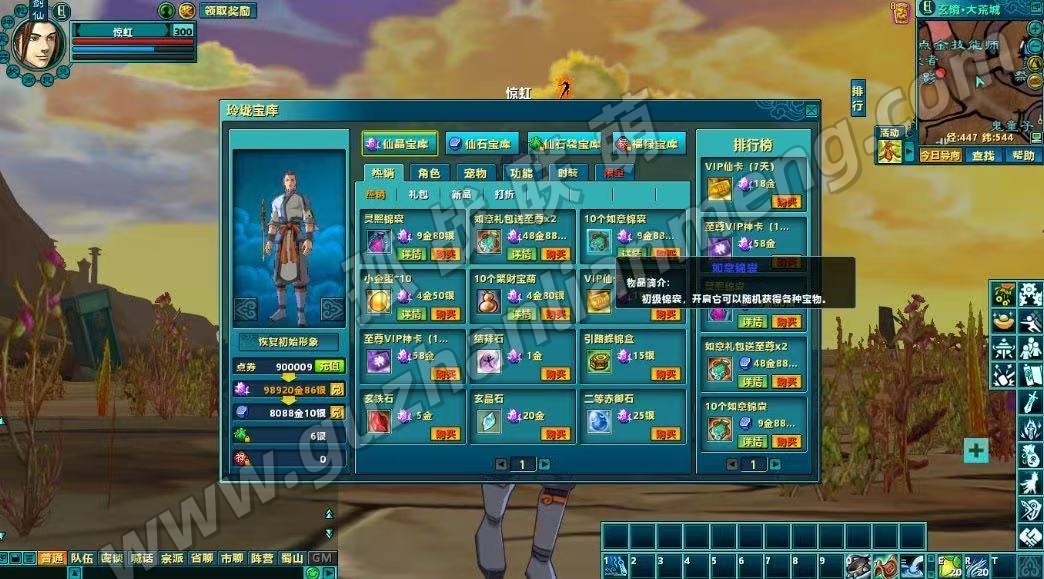The height and width of the screenshot is (579, 1044).
Task: Select the 角色 category tab
Action: [x=429, y=173]
